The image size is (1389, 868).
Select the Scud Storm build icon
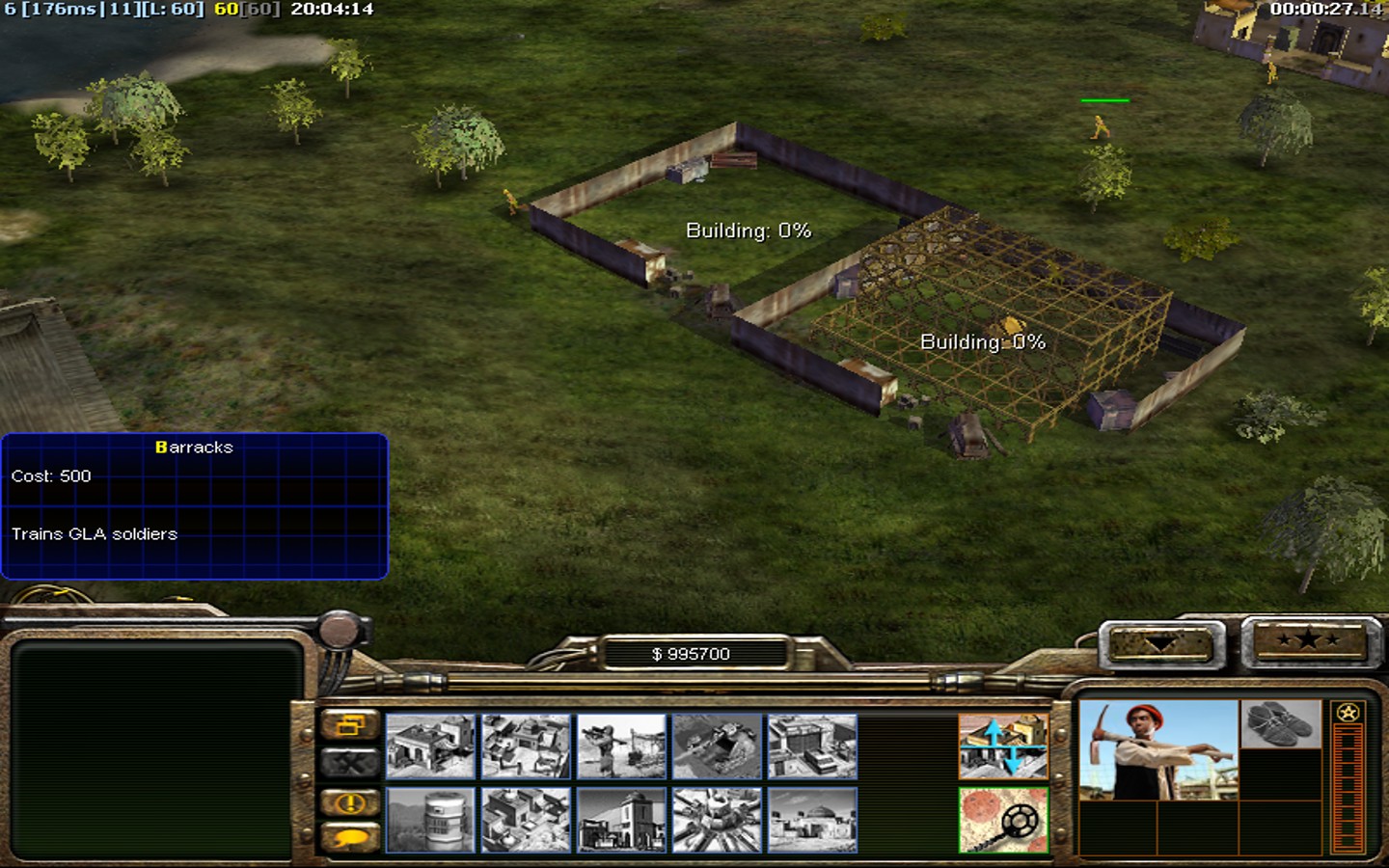click(x=717, y=820)
